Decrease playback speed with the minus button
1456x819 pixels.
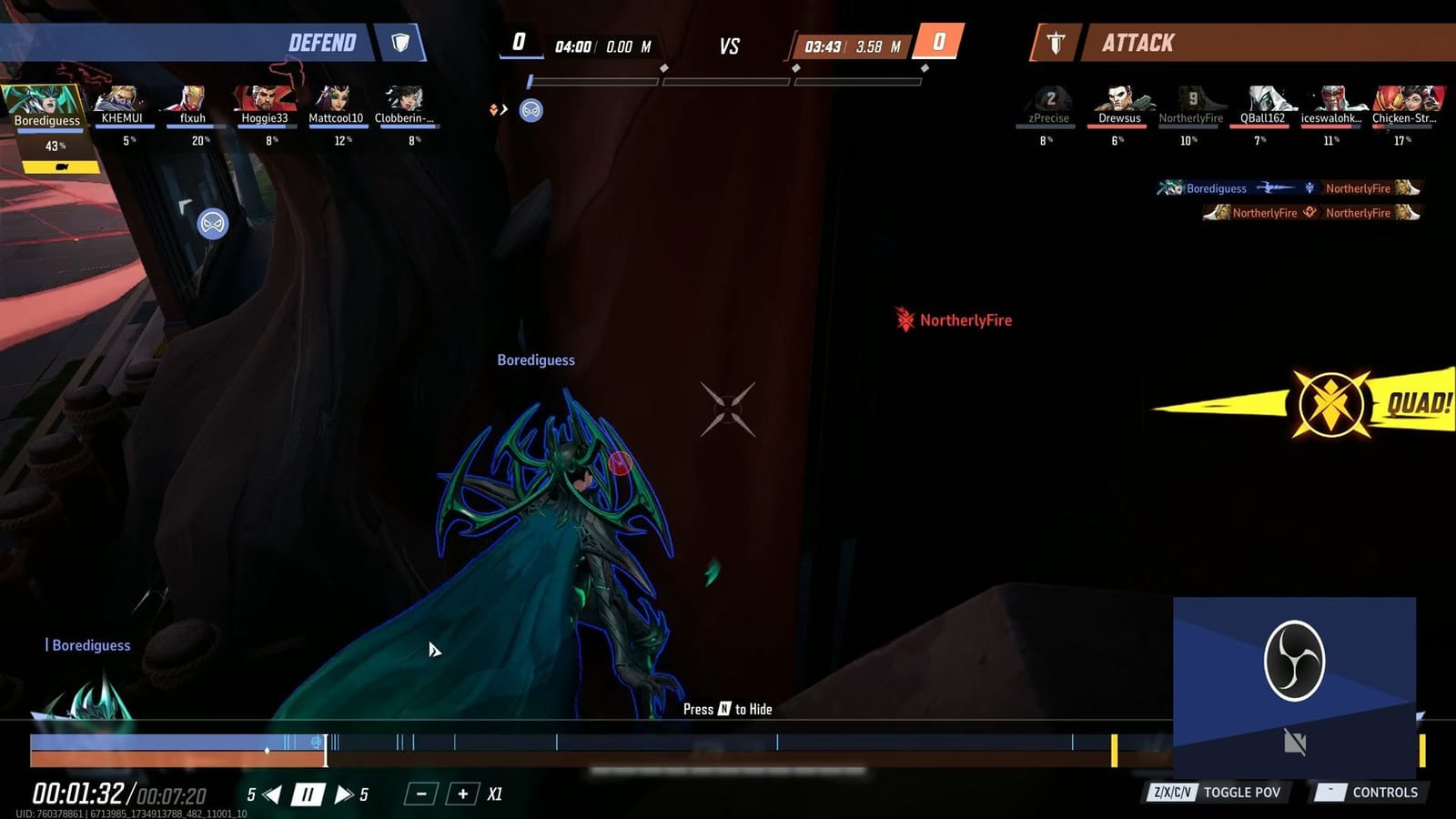click(x=420, y=793)
